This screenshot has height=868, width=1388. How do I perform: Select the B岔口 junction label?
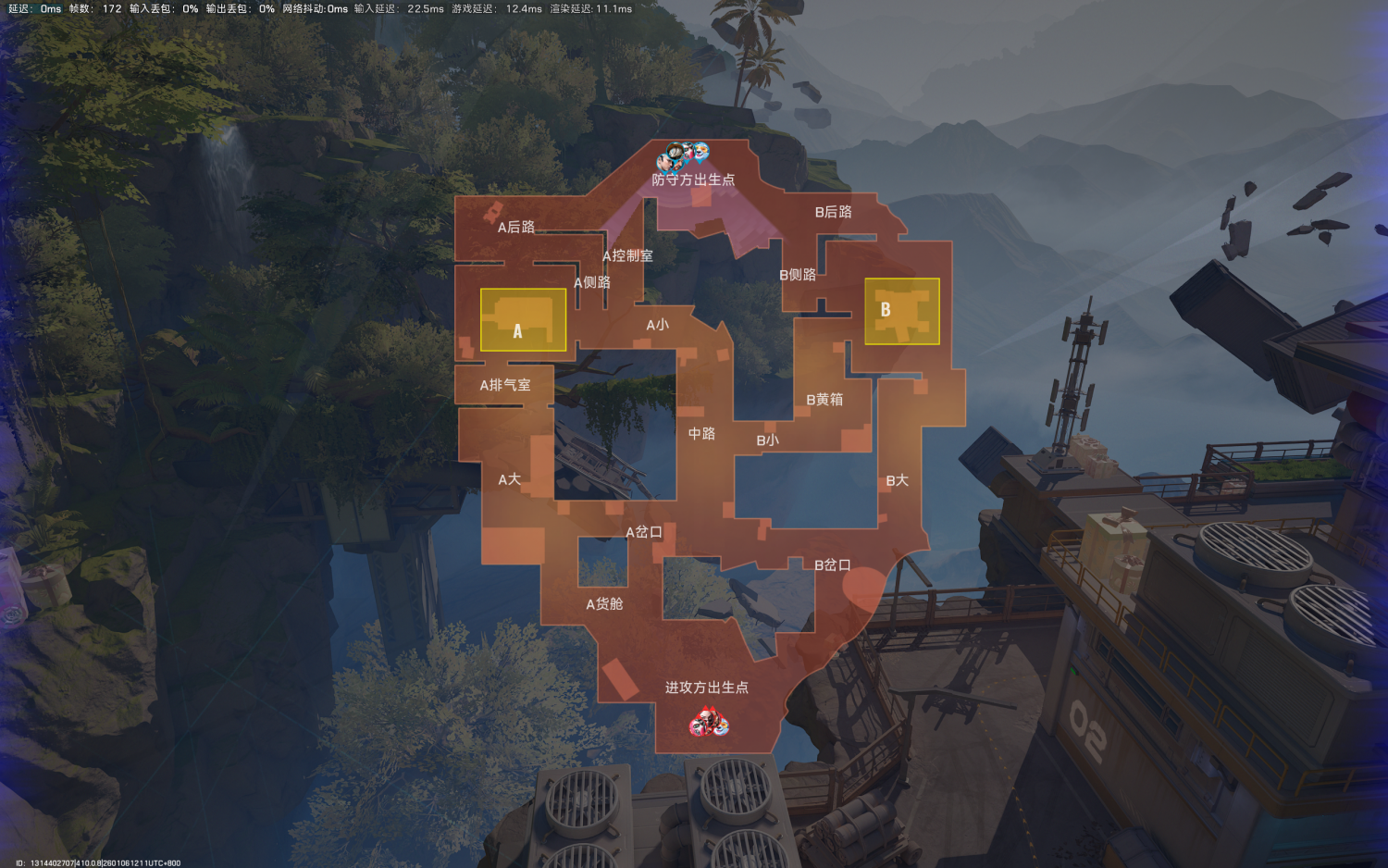tap(831, 565)
